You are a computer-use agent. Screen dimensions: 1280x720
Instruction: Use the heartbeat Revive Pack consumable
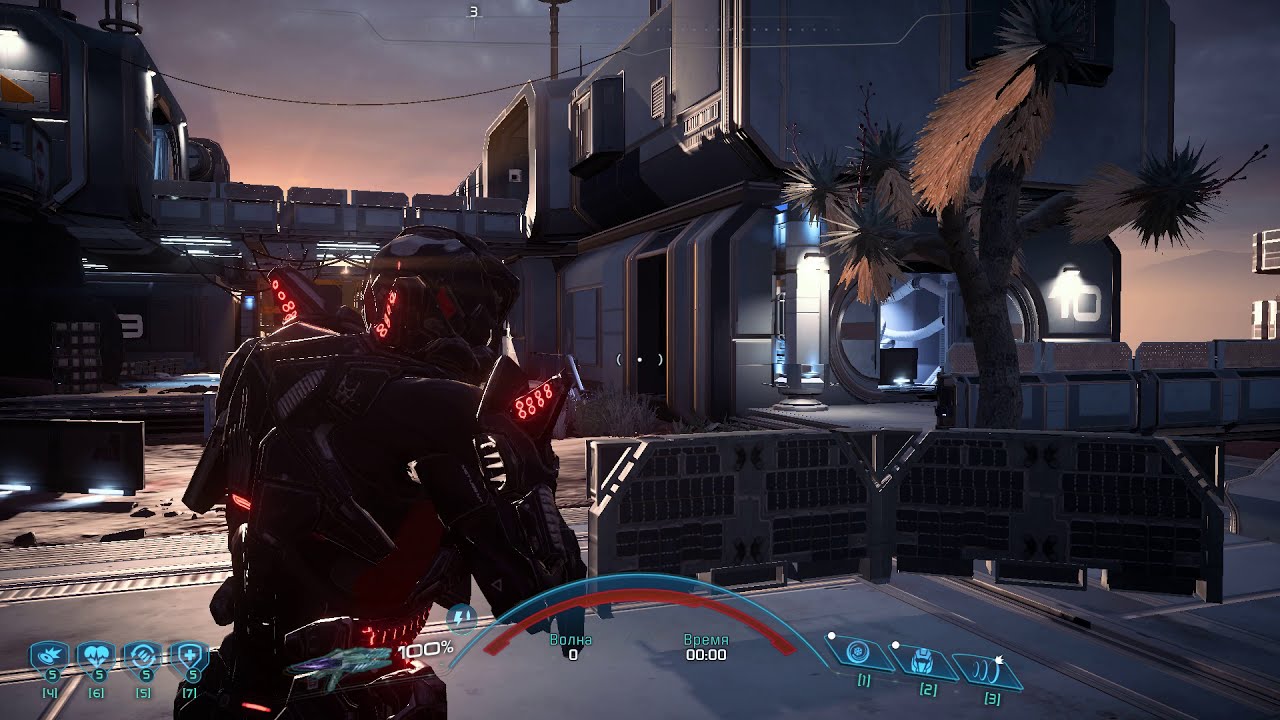point(95,658)
